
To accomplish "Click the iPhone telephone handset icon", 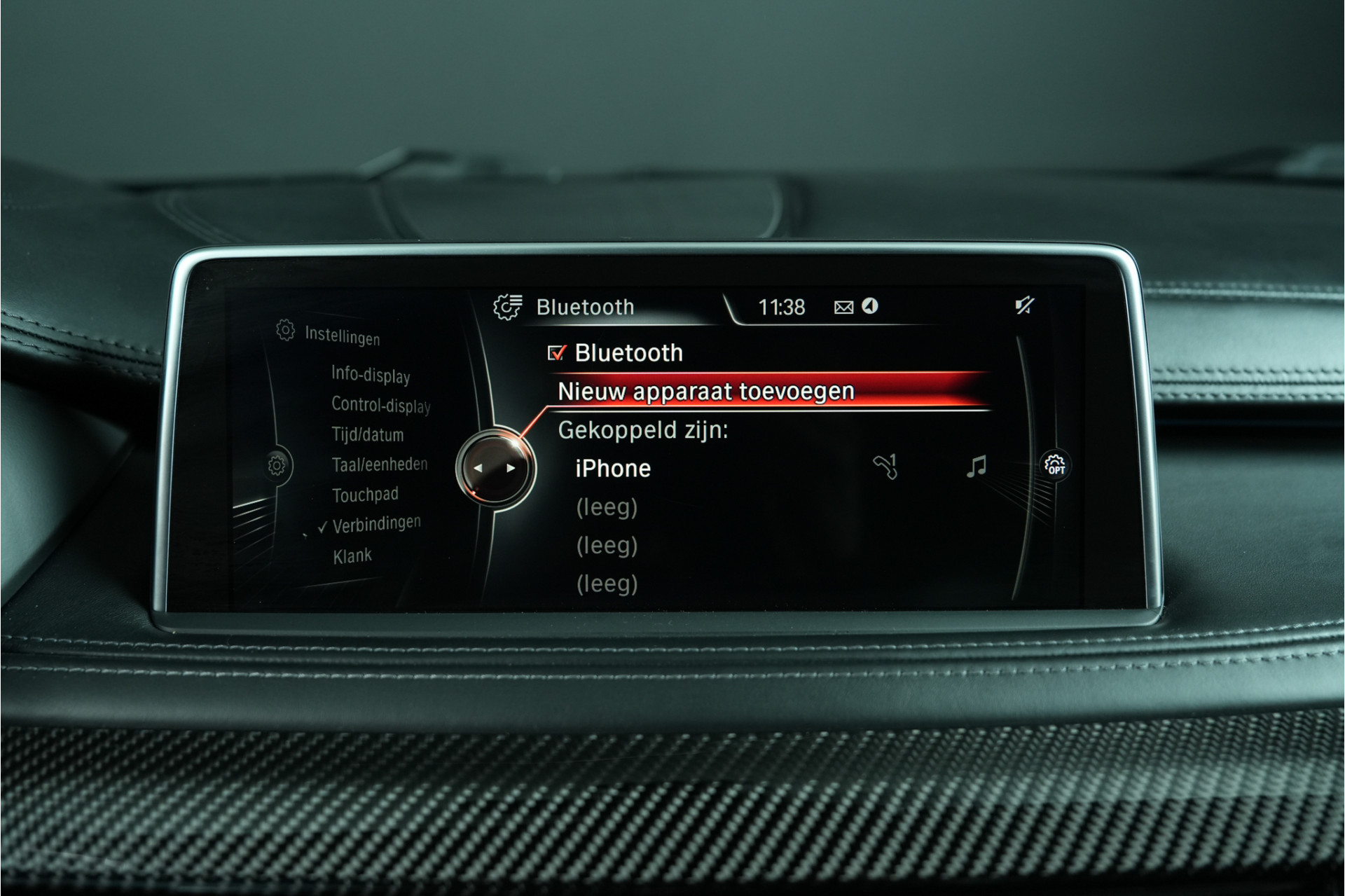I will pyautogui.click(x=885, y=467).
